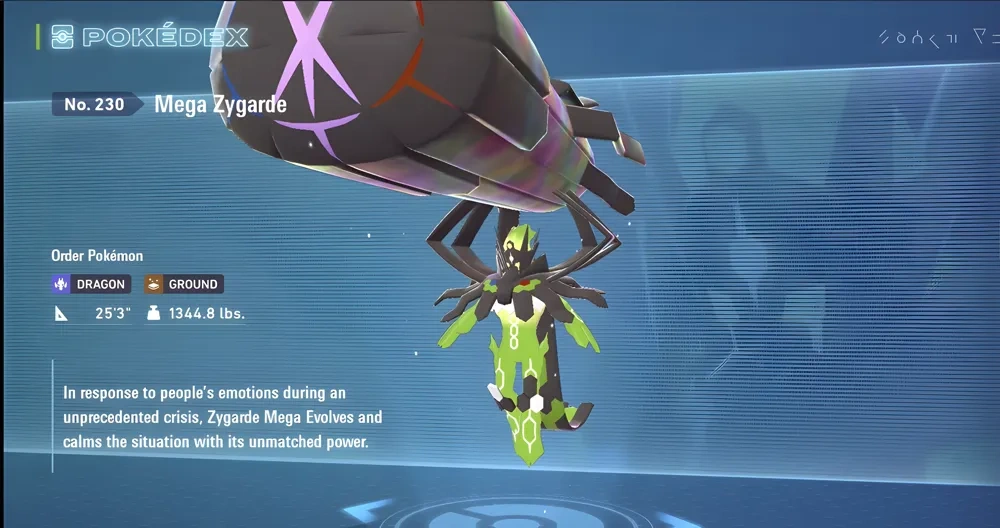Select the Ground type badge
Image resolution: width=1000 pixels, height=528 pixels.
(x=183, y=284)
